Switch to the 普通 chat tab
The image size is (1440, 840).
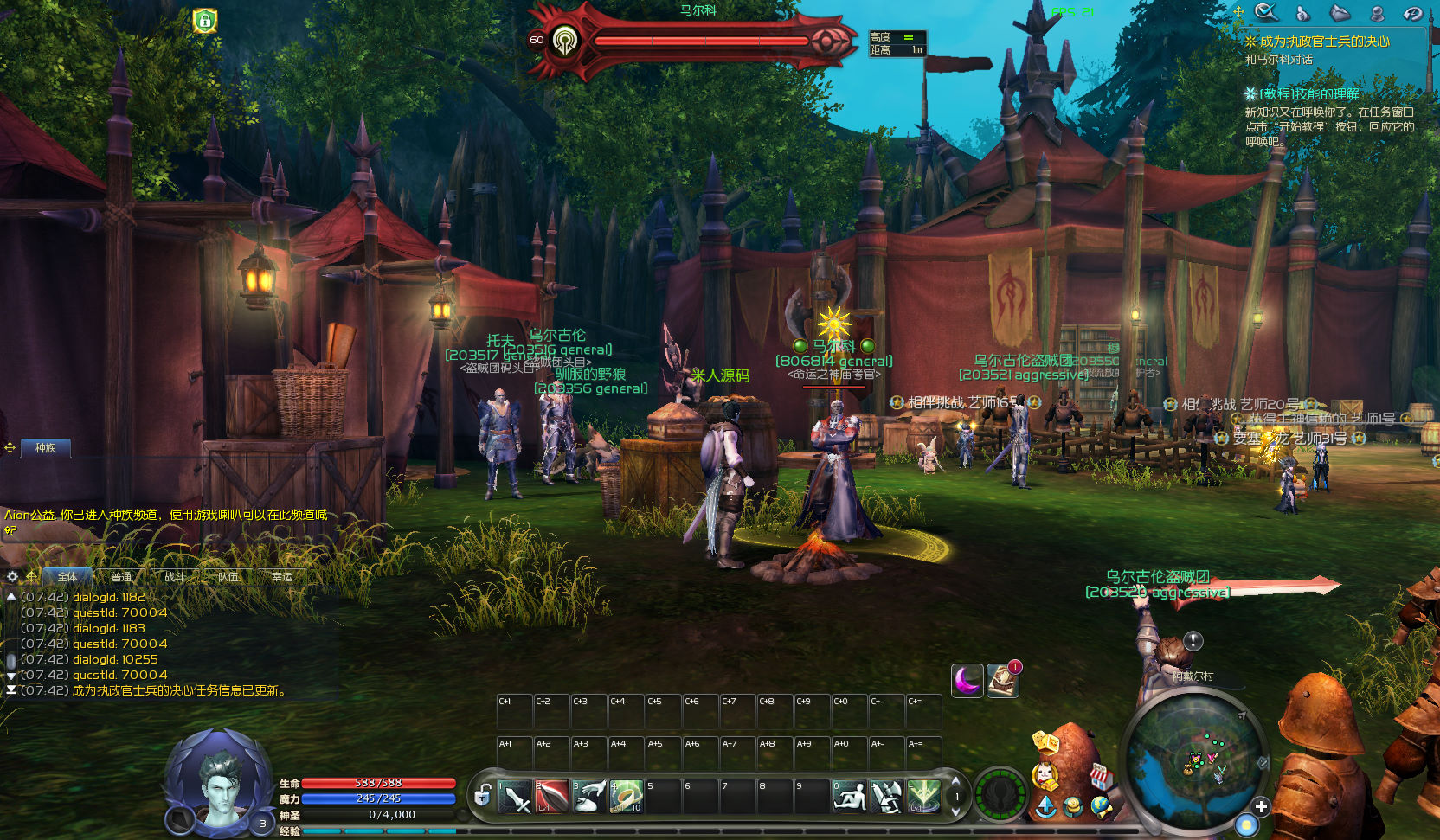point(121,576)
